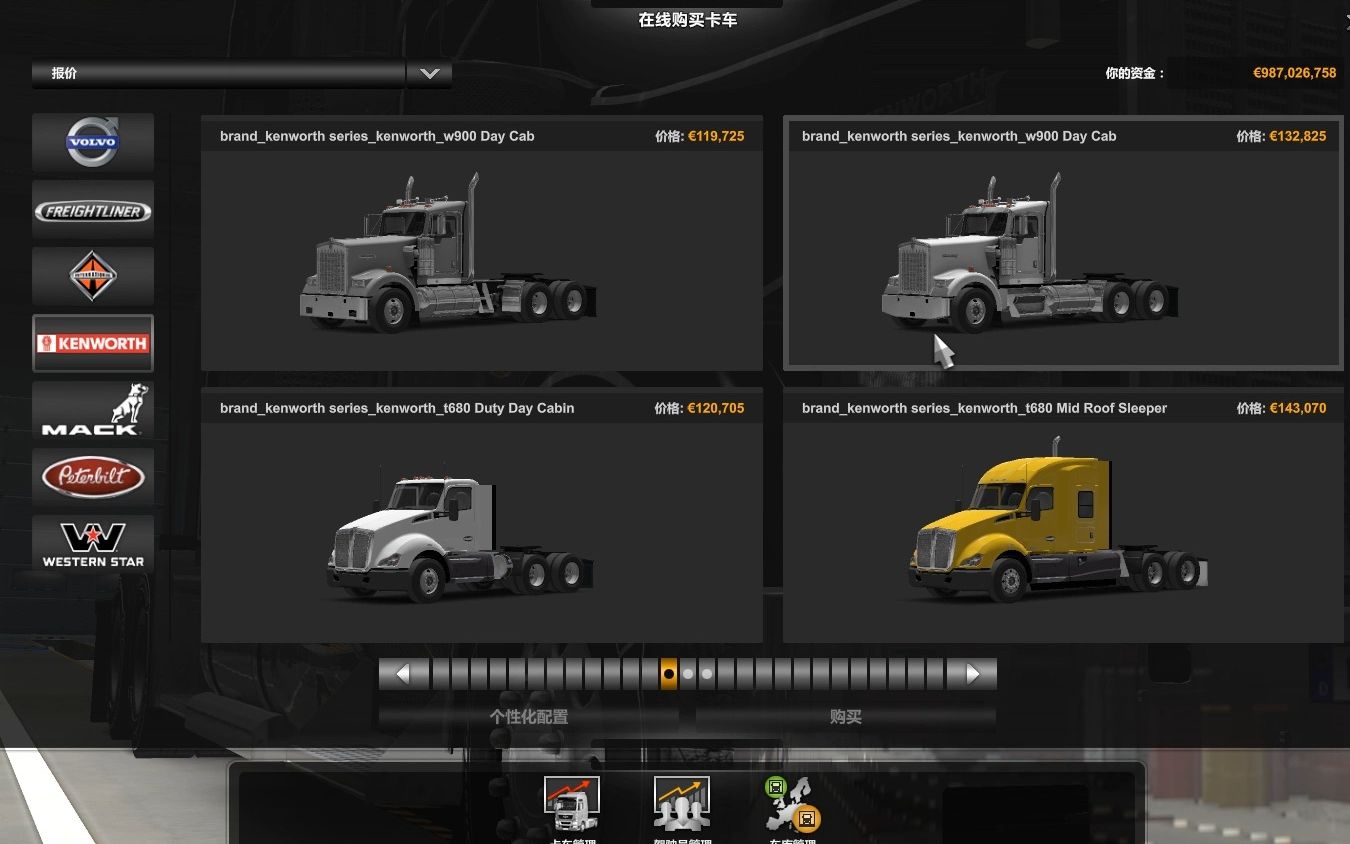The height and width of the screenshot is (844, 1350).
Task: Go to the previous truck page
Action: pos(402,674)
